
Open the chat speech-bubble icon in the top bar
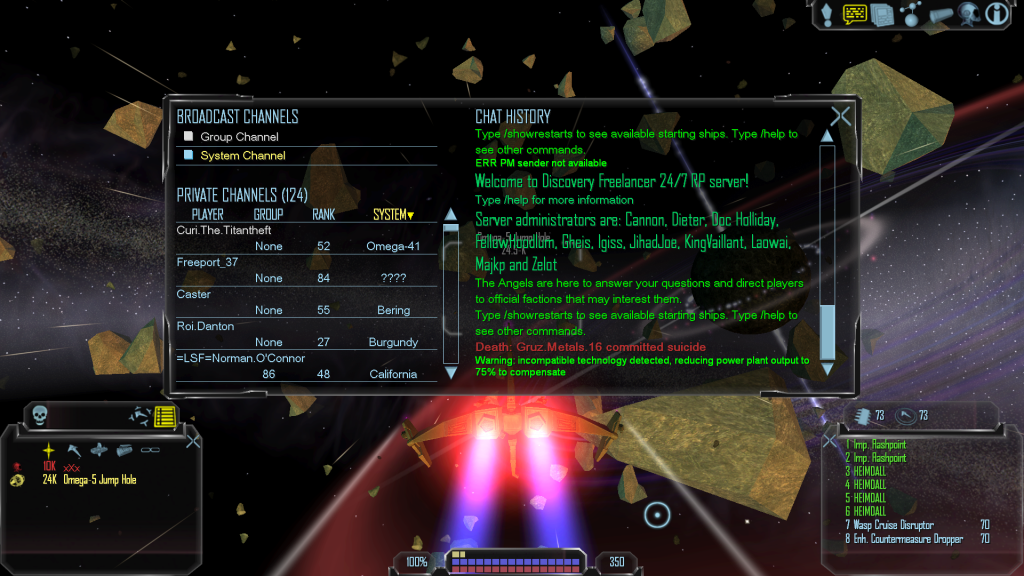point(854,14)
